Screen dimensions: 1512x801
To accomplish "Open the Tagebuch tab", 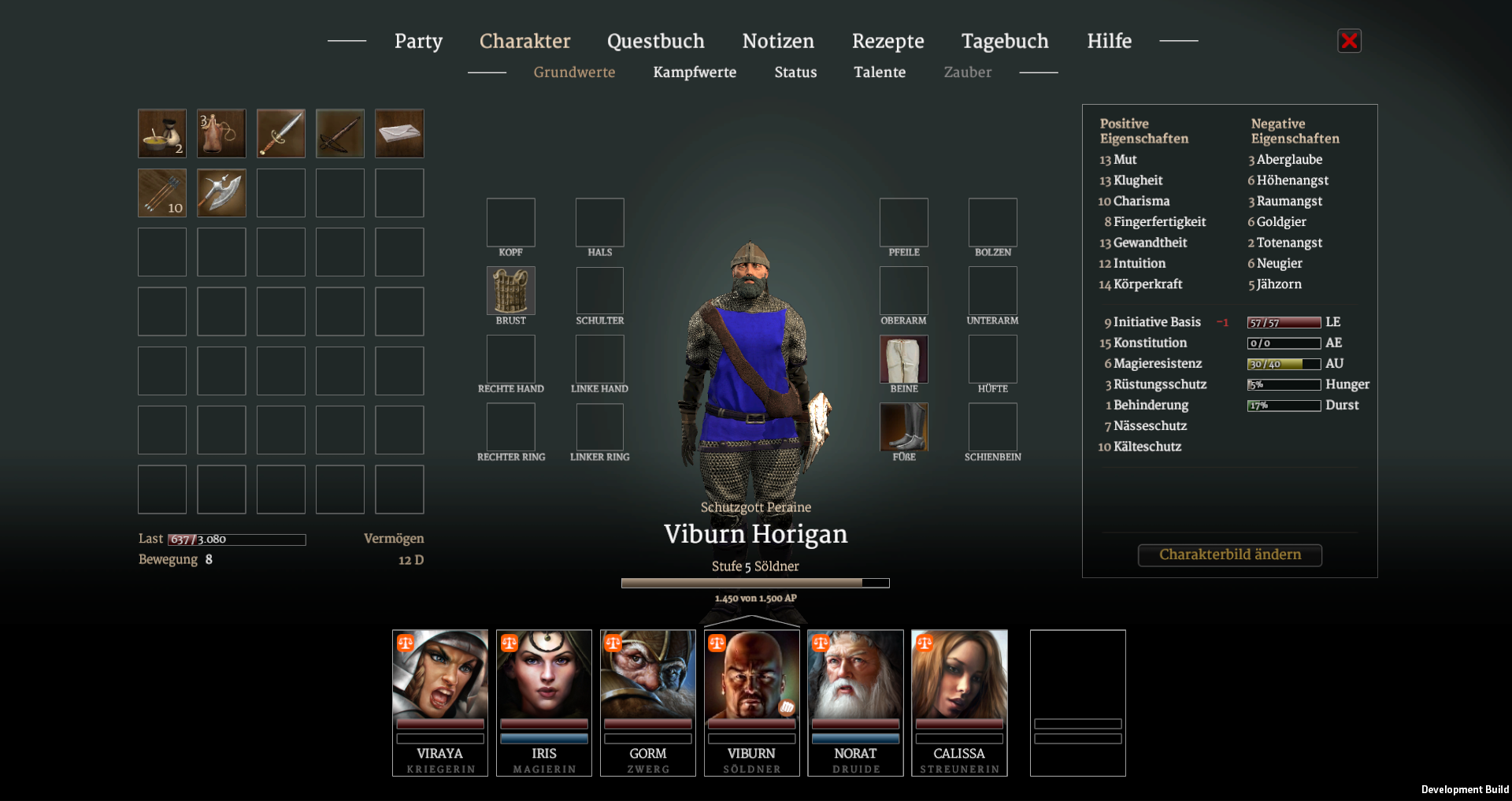I will [x=1005, y=41].
